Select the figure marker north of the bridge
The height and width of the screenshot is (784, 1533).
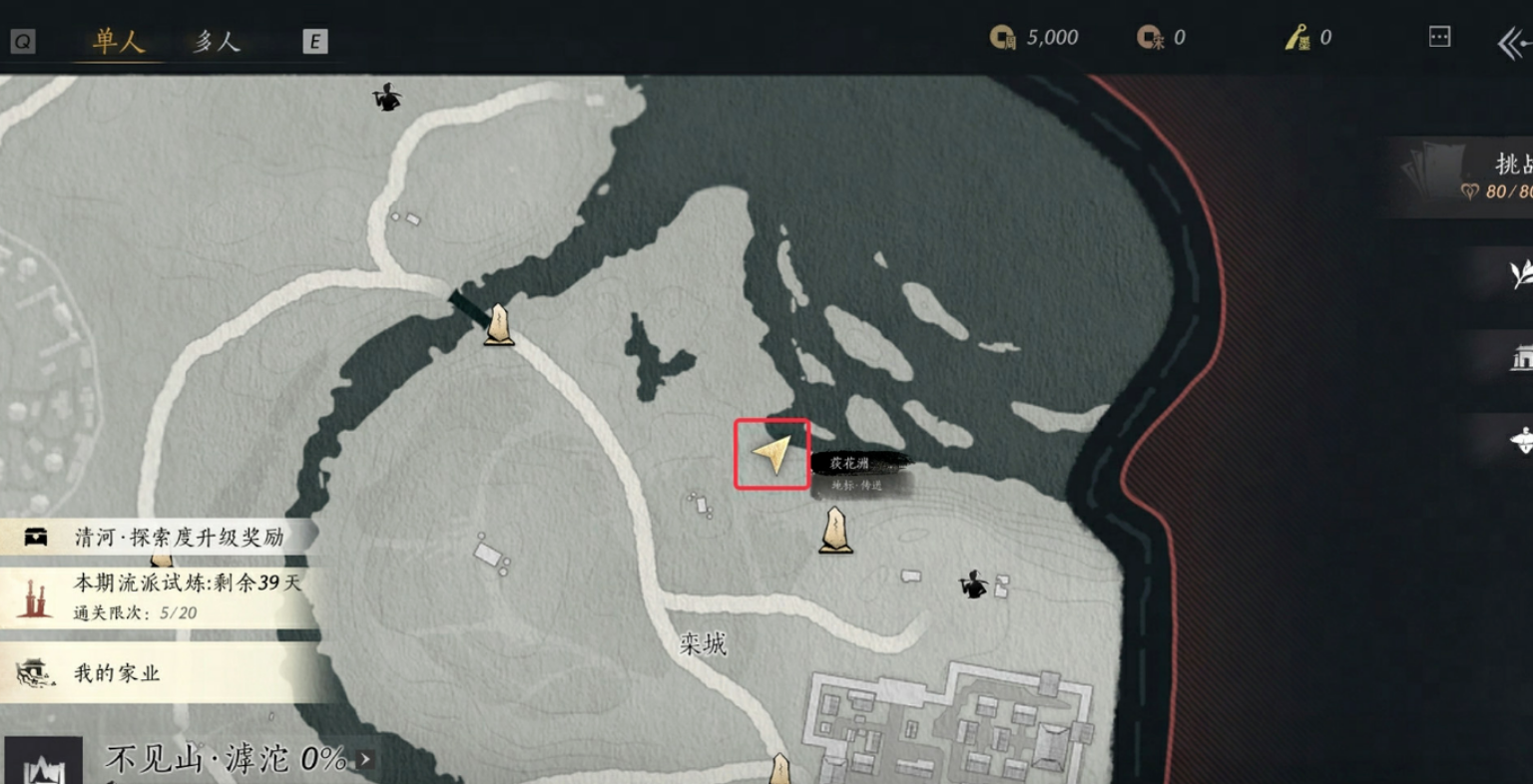pos(386,97)
